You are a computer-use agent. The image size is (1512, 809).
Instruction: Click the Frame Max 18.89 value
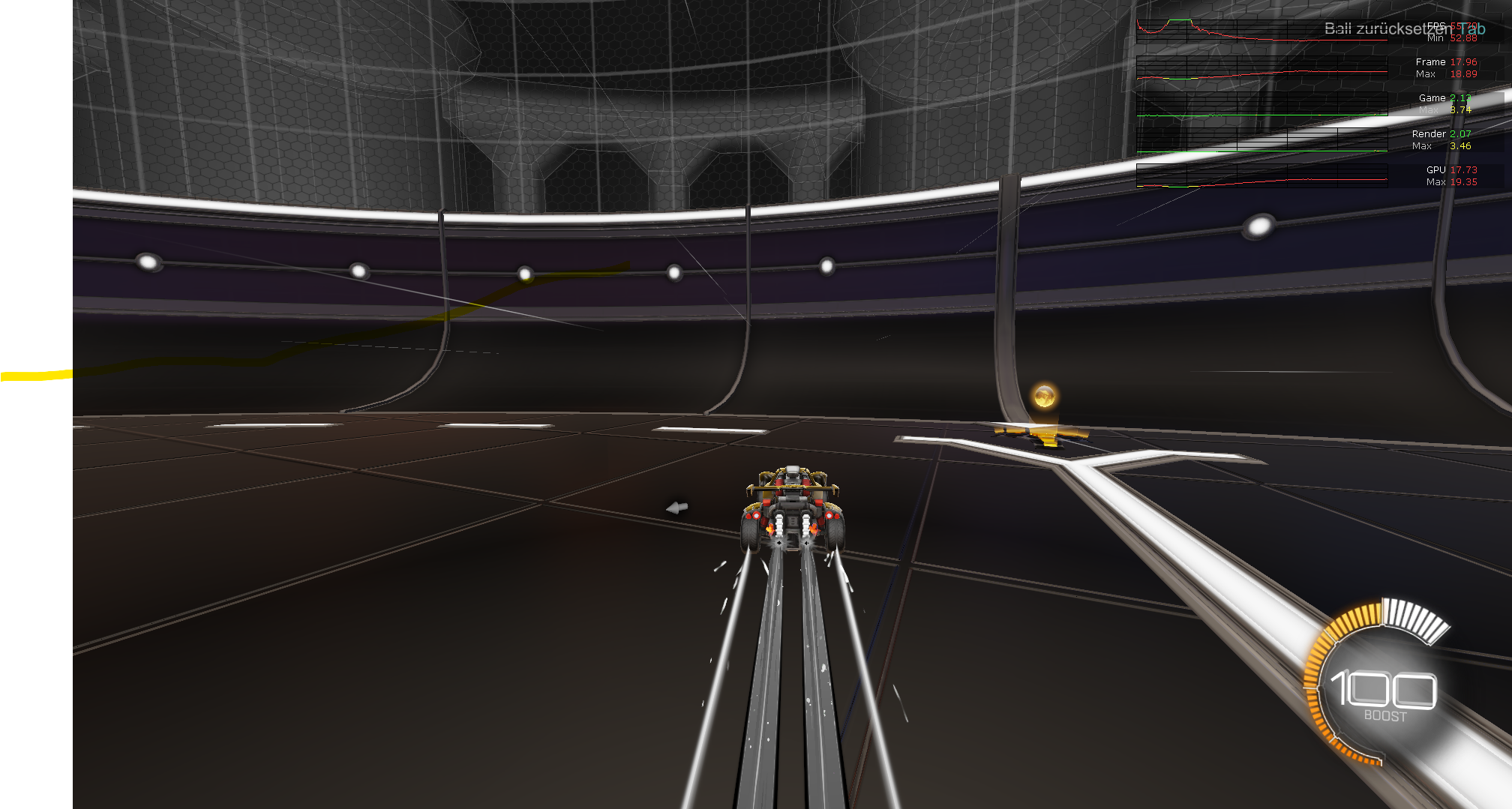point(1462,73)
